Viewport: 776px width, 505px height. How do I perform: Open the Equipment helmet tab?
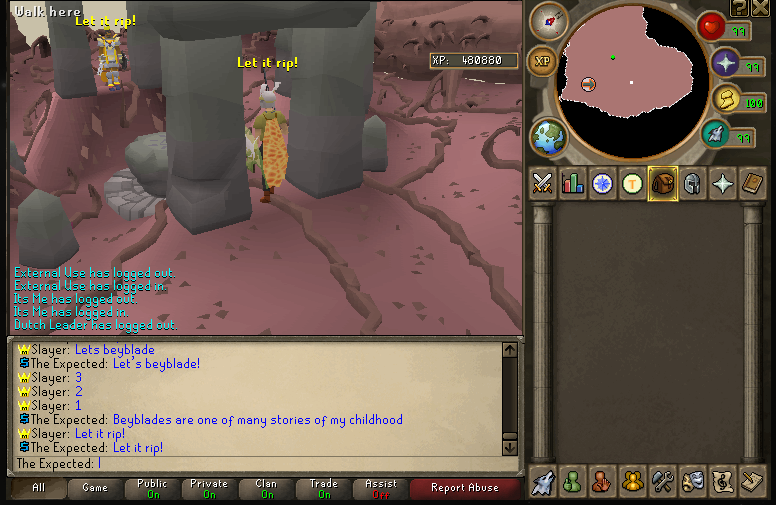(691, 183)
